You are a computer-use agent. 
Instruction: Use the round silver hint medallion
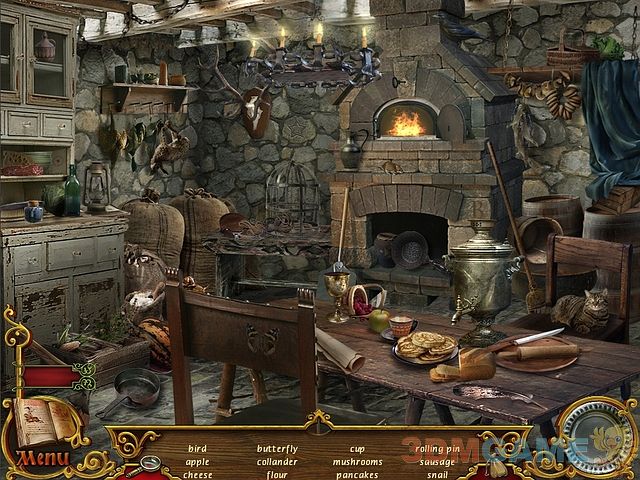coord(596,437)
